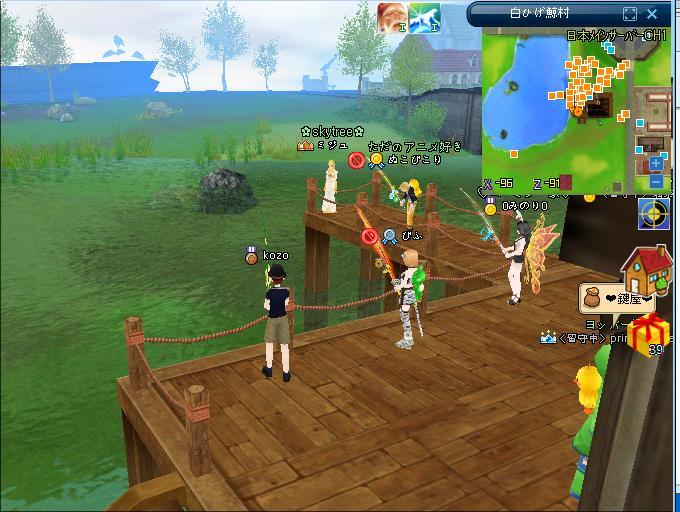Close the 白ひげ鯨村 minimap panel
The width and height of the screenshot is (680, 512).
pos(654,14)
